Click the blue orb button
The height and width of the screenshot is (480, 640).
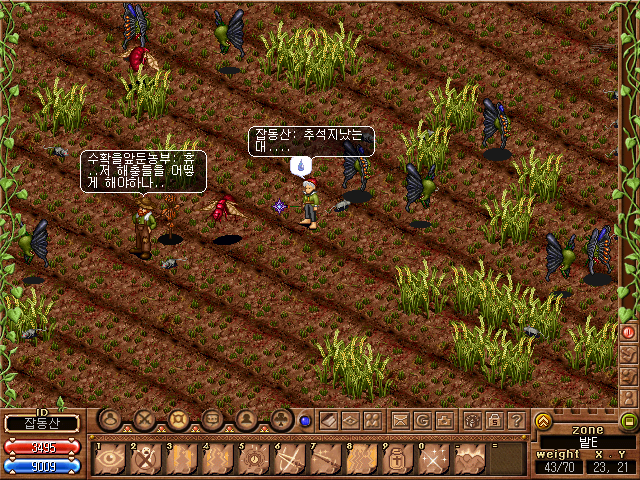[x=305, y=421]
